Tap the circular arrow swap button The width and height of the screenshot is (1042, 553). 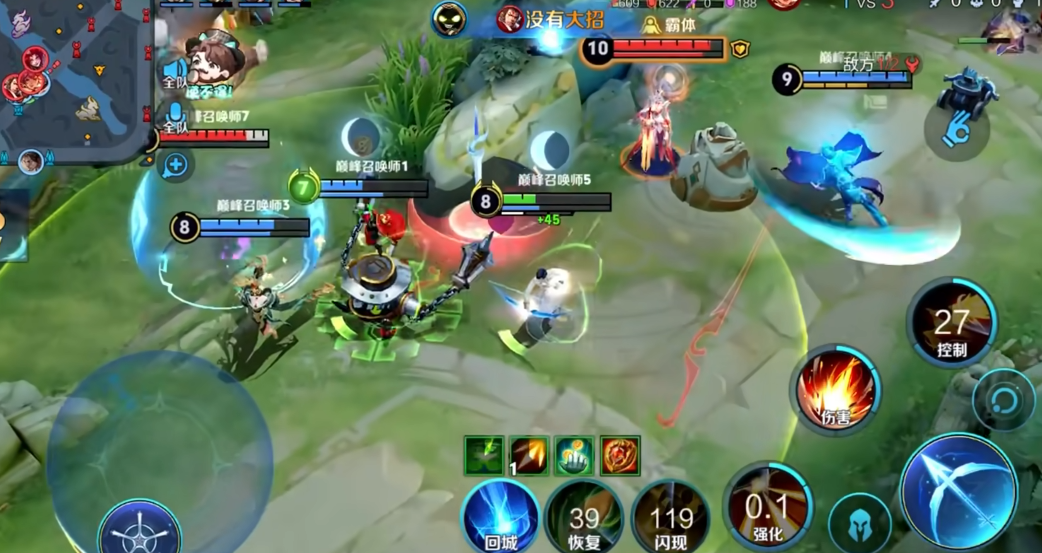point(1003,399)
